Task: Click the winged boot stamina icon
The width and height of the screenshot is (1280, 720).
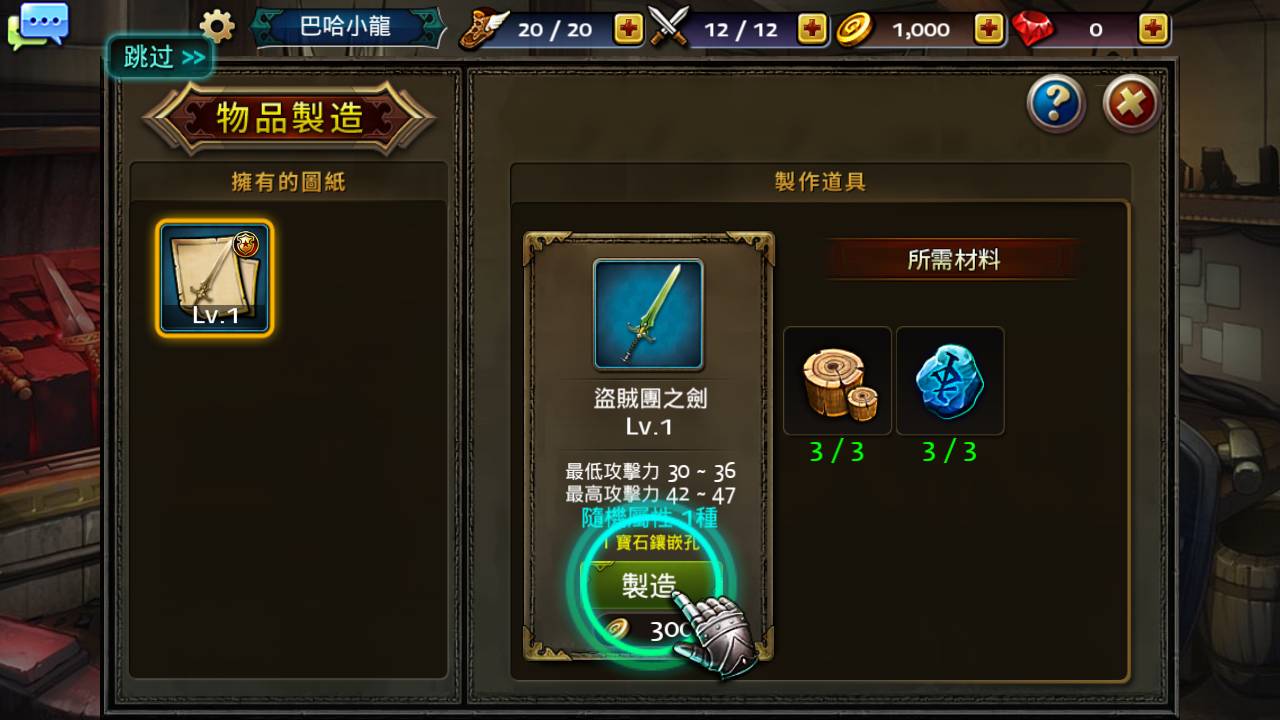Action: pyautogui.click(x=484, y=28)
